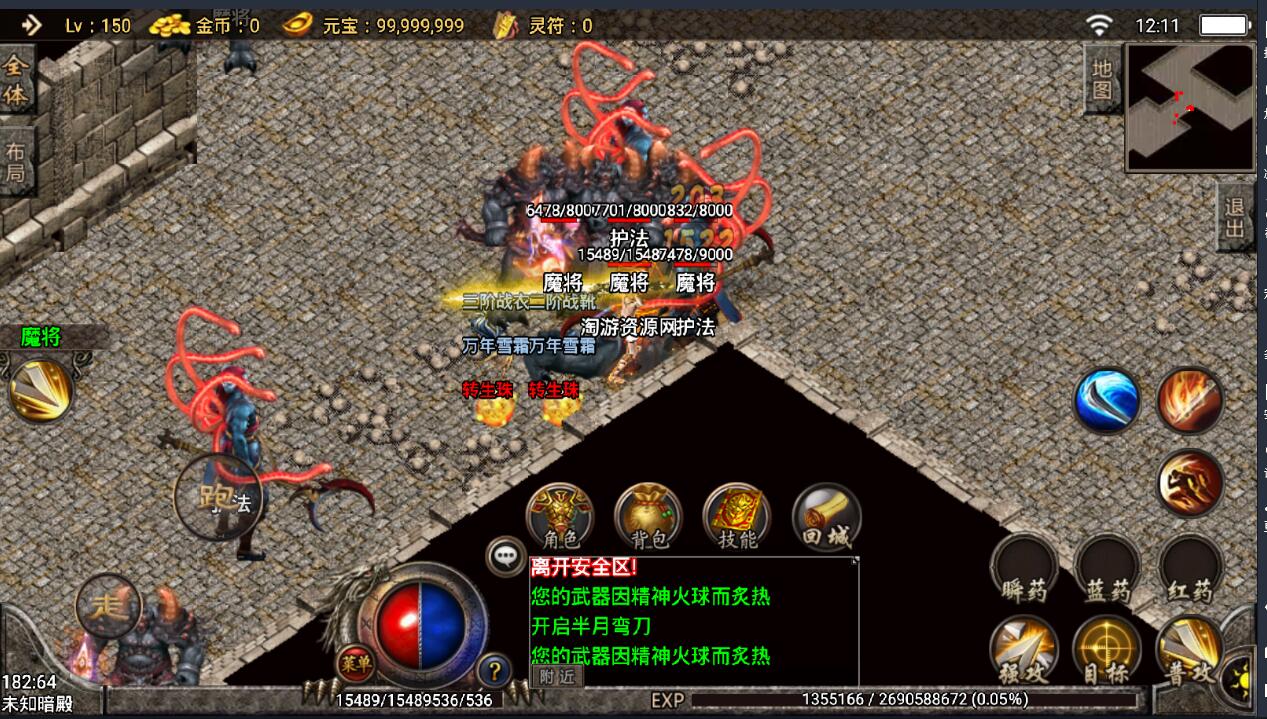The image size is (1267, 719).
Task: Open the 背包 backpack
Action: 648,516
